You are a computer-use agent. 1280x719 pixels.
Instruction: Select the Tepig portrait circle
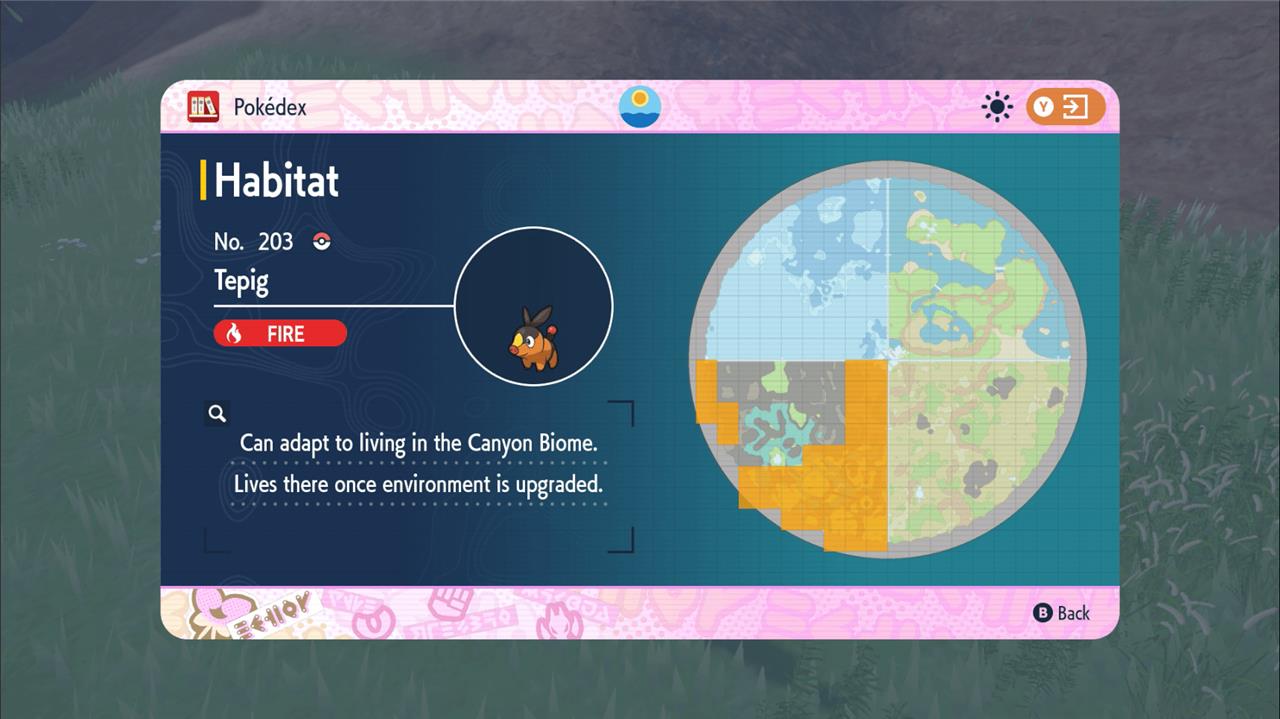(534, 306)
